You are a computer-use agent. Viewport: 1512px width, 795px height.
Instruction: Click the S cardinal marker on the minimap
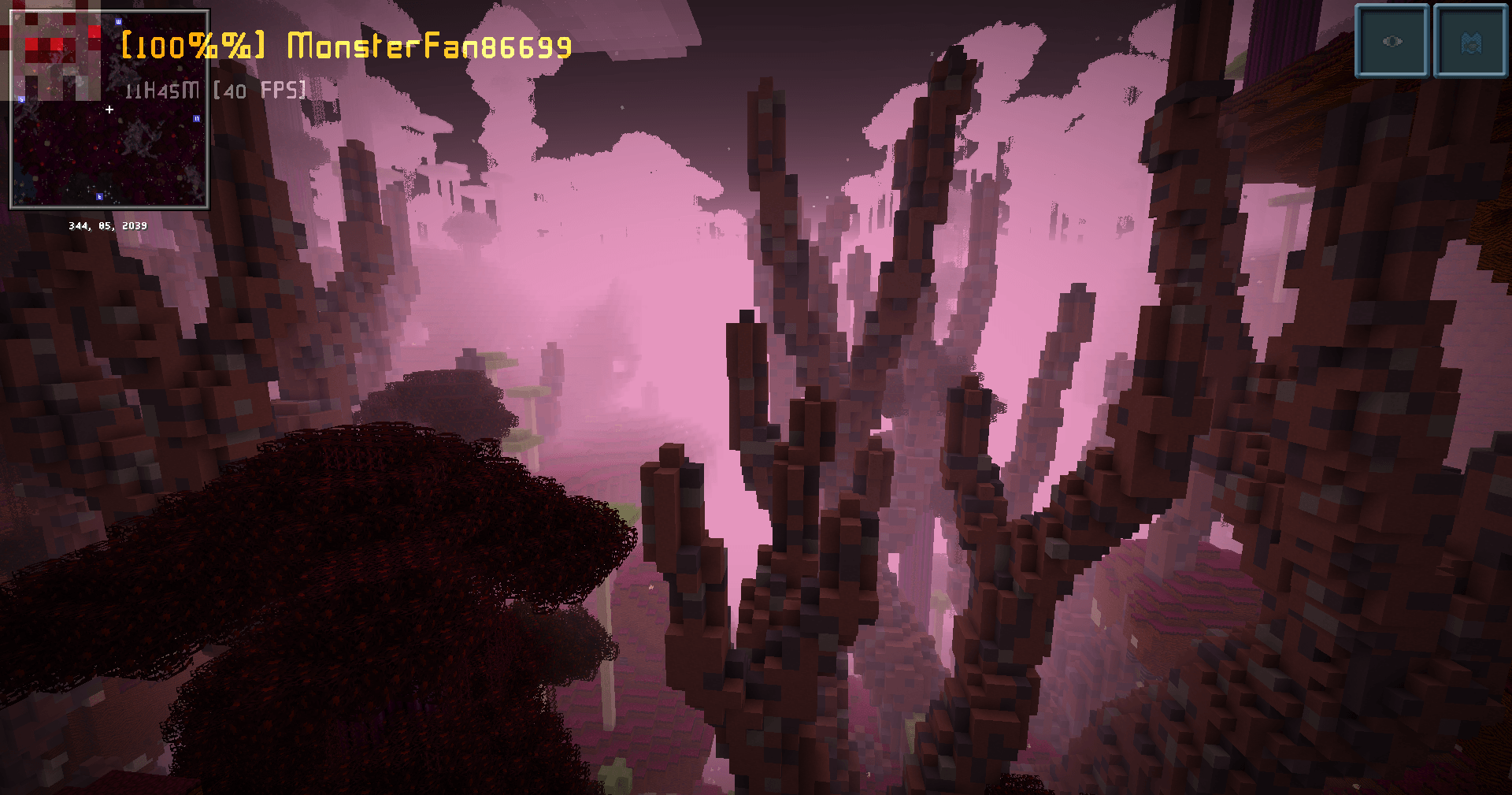[21, 99]
